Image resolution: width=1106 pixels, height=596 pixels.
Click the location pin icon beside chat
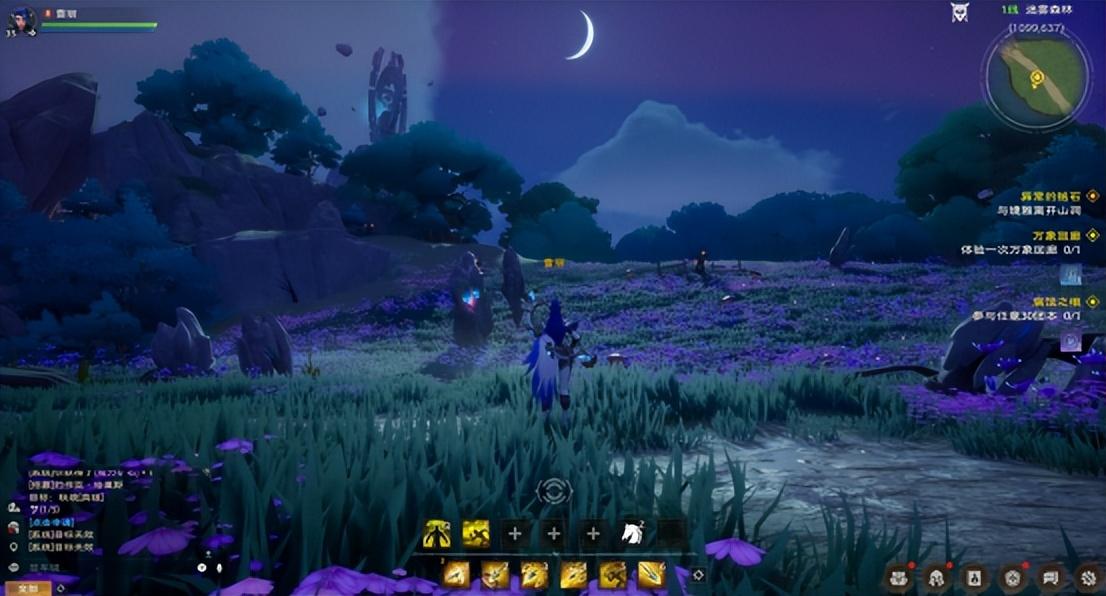pos(14,547)
